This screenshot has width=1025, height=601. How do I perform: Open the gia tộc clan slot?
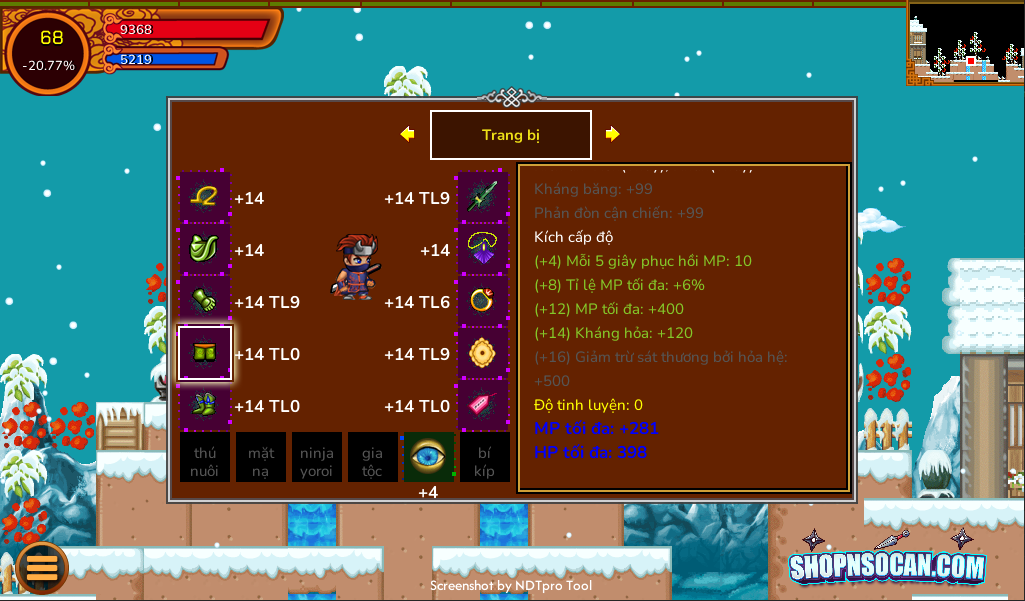pyautogui.click(x=373, y=457)
